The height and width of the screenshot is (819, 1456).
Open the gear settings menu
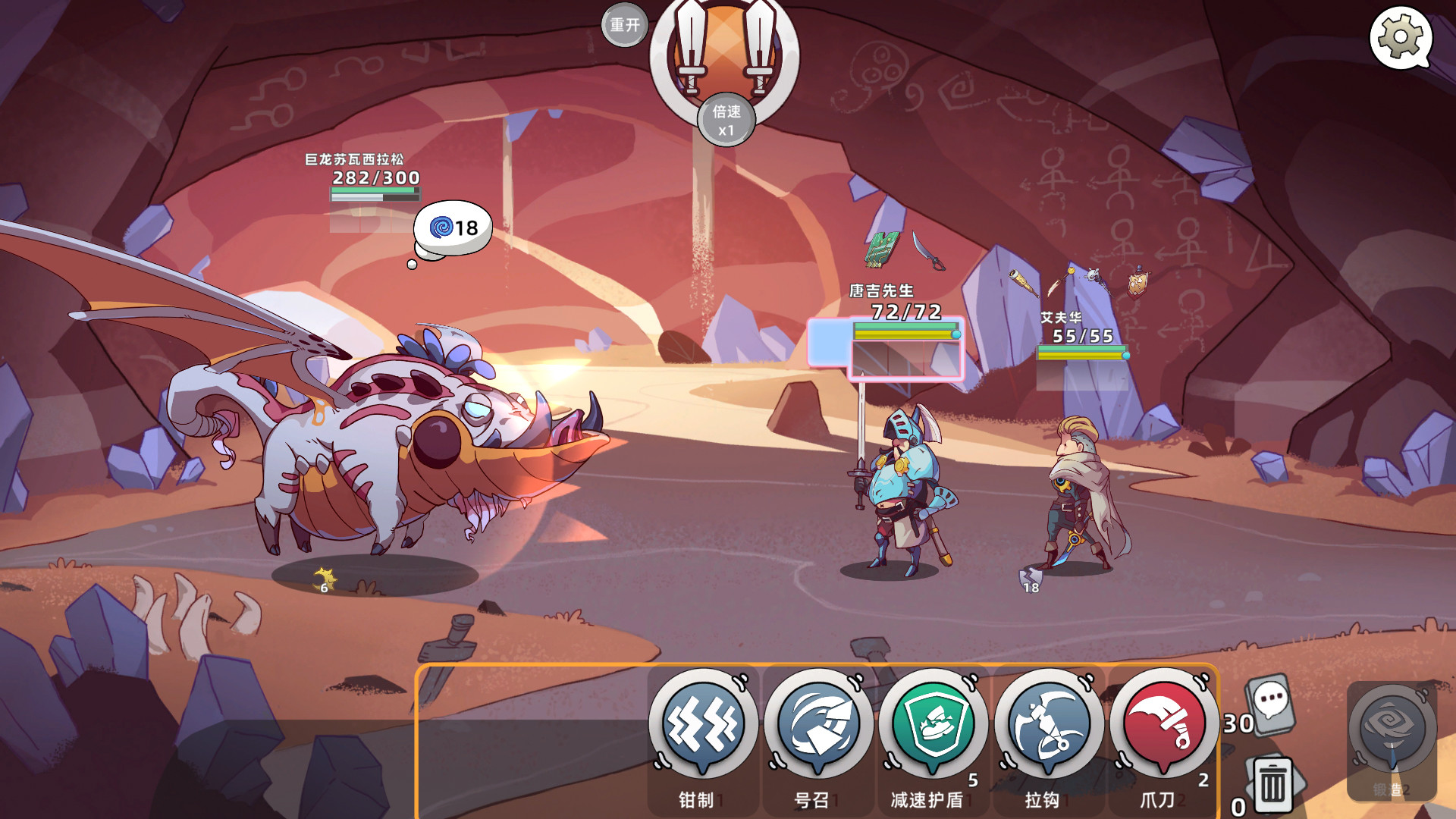click(x=1400, y=37)
